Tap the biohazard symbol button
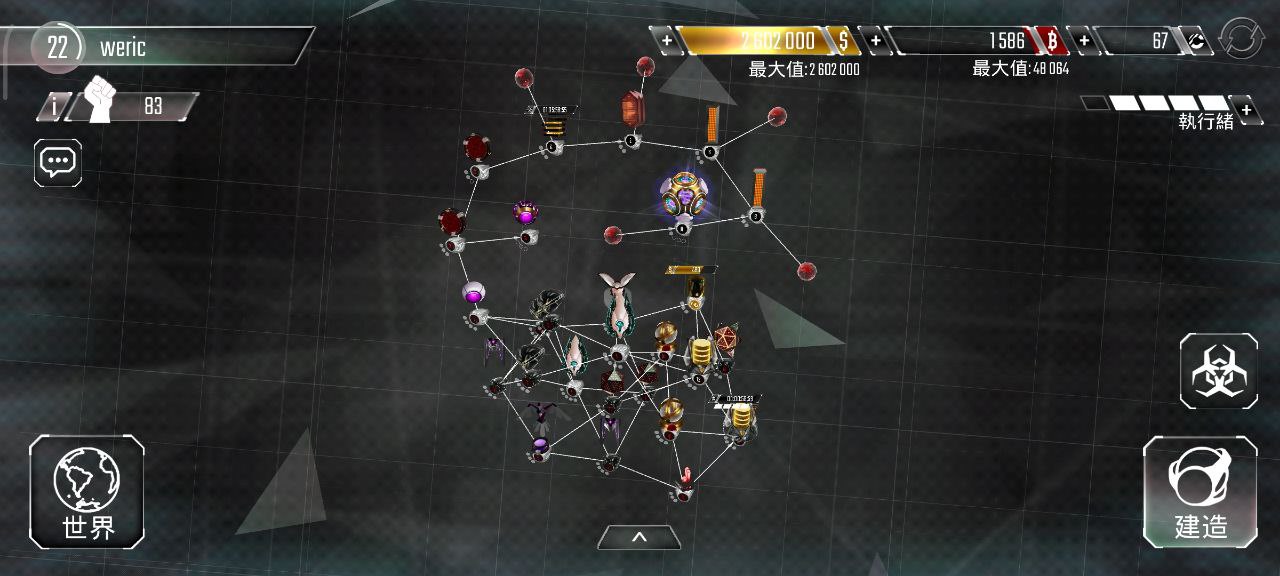1280x576 pixels. click(1218, 371)
